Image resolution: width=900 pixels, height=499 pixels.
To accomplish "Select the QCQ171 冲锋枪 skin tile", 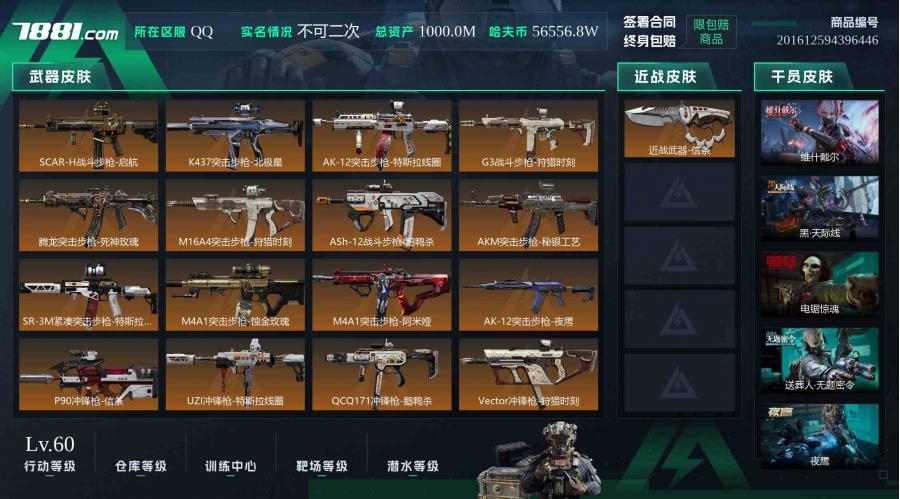I will (382, 375).
